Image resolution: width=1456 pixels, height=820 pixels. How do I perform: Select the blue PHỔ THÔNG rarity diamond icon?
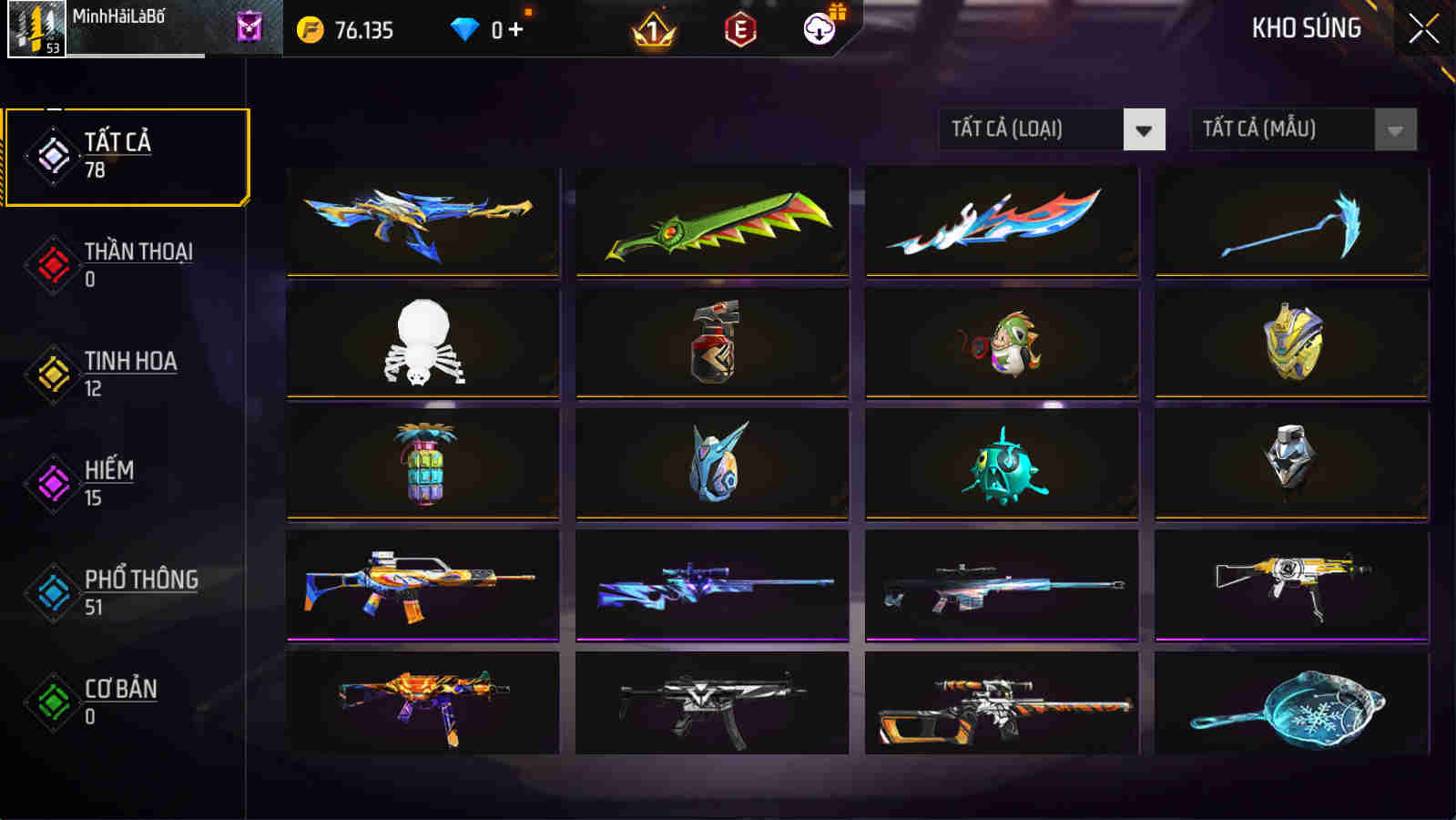53,592
